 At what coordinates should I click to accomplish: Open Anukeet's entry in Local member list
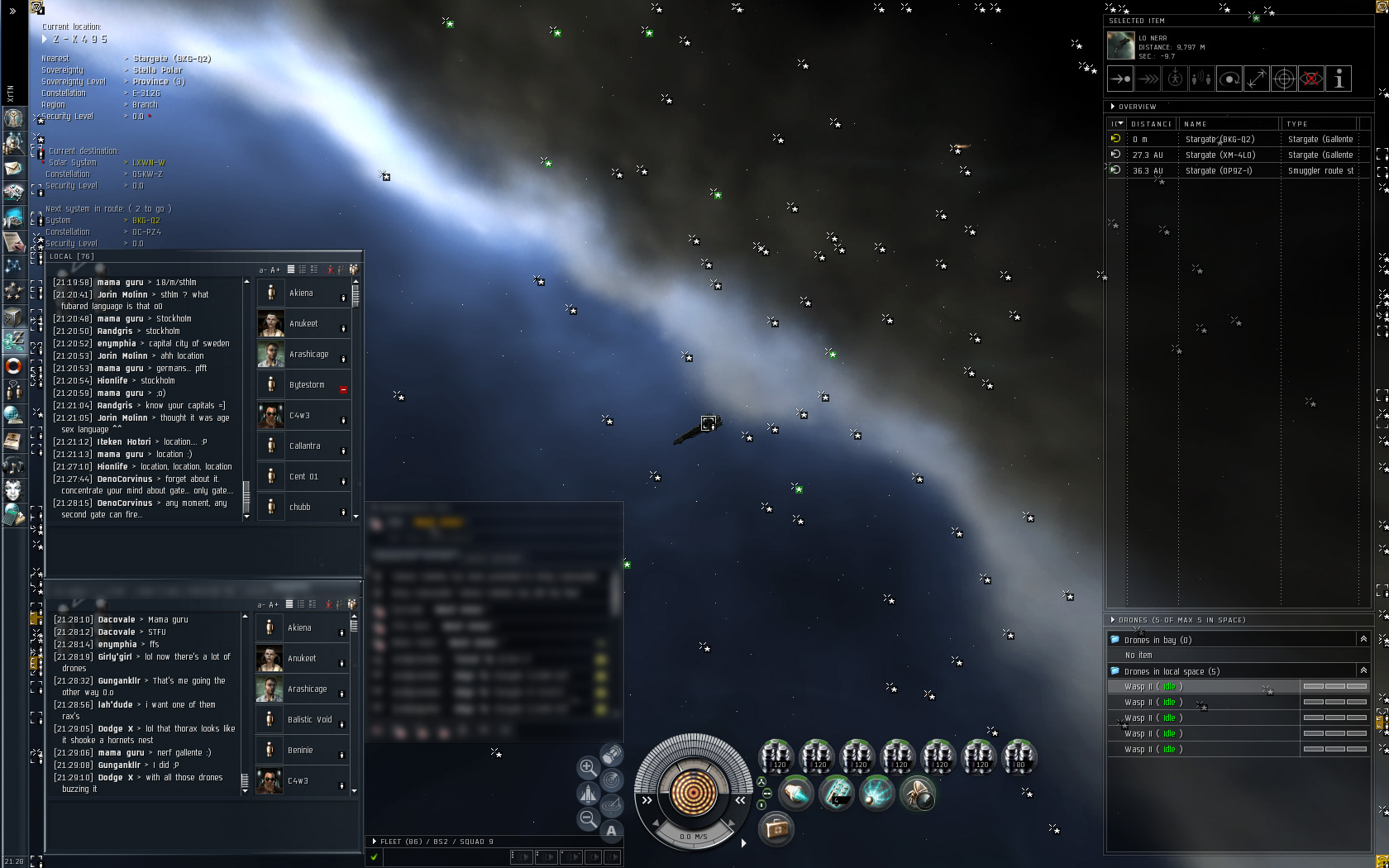pos(303,324)
